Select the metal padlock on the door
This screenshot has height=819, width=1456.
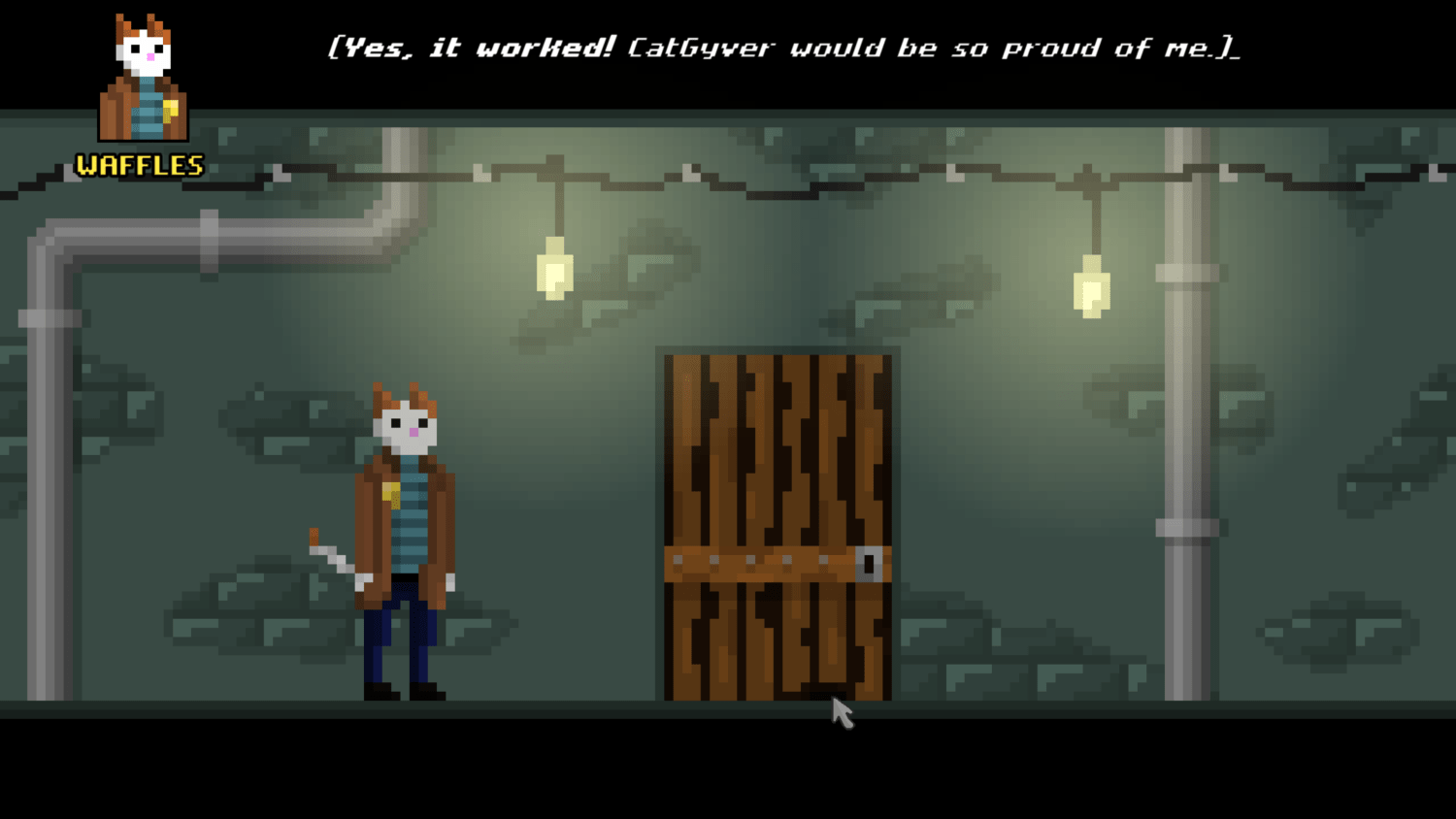(x=869, y=563)
